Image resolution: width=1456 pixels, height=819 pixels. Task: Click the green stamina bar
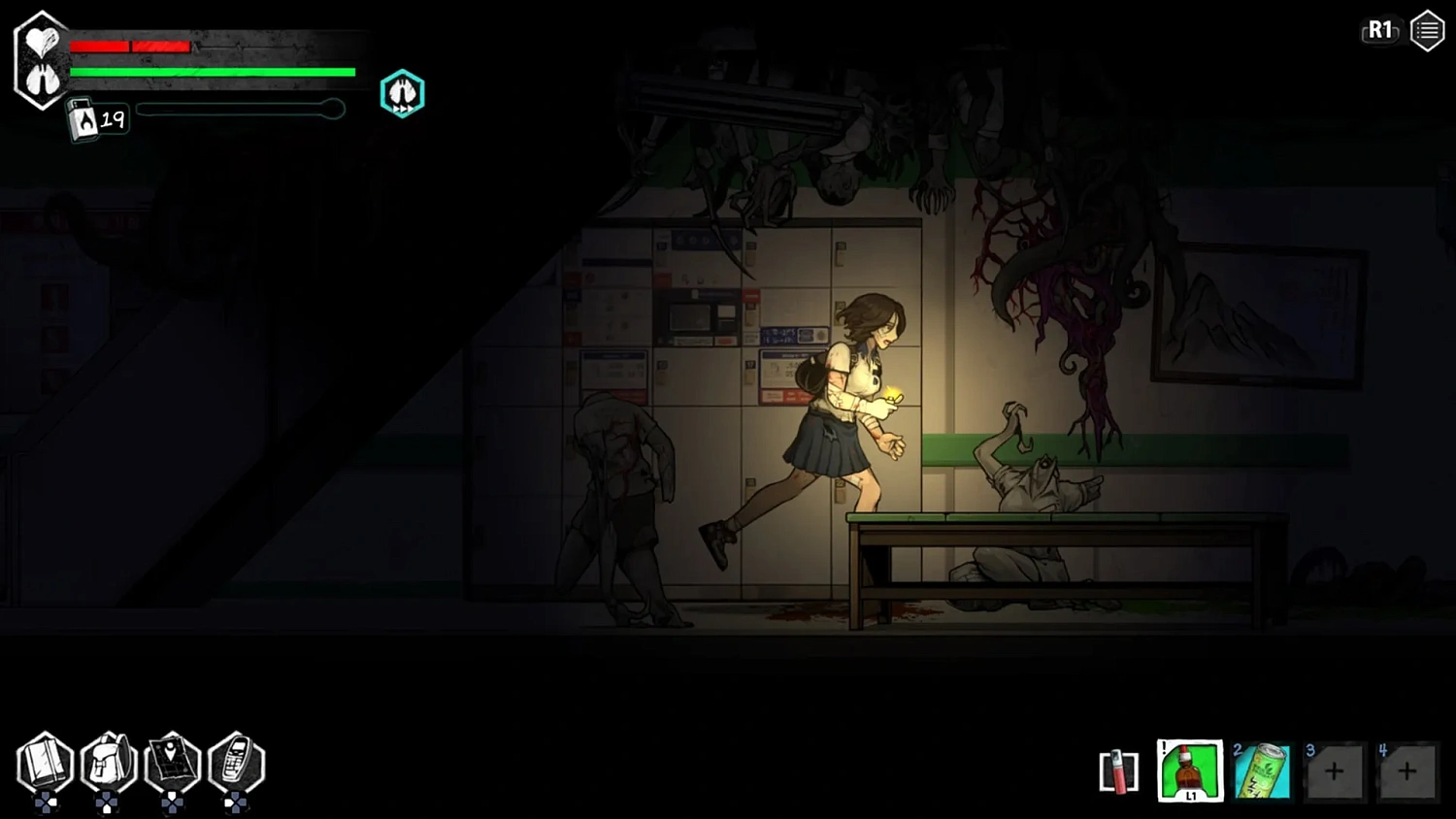[210, 72]
